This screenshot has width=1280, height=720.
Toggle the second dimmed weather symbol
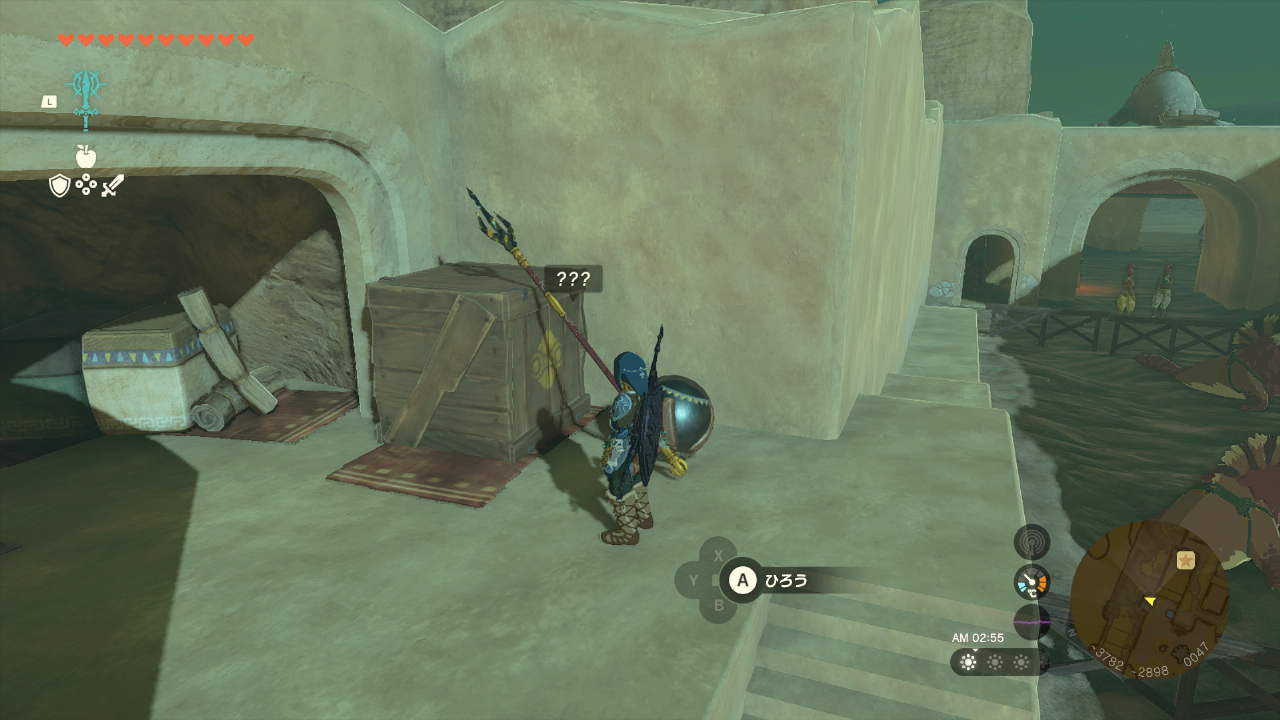point(996,661)
